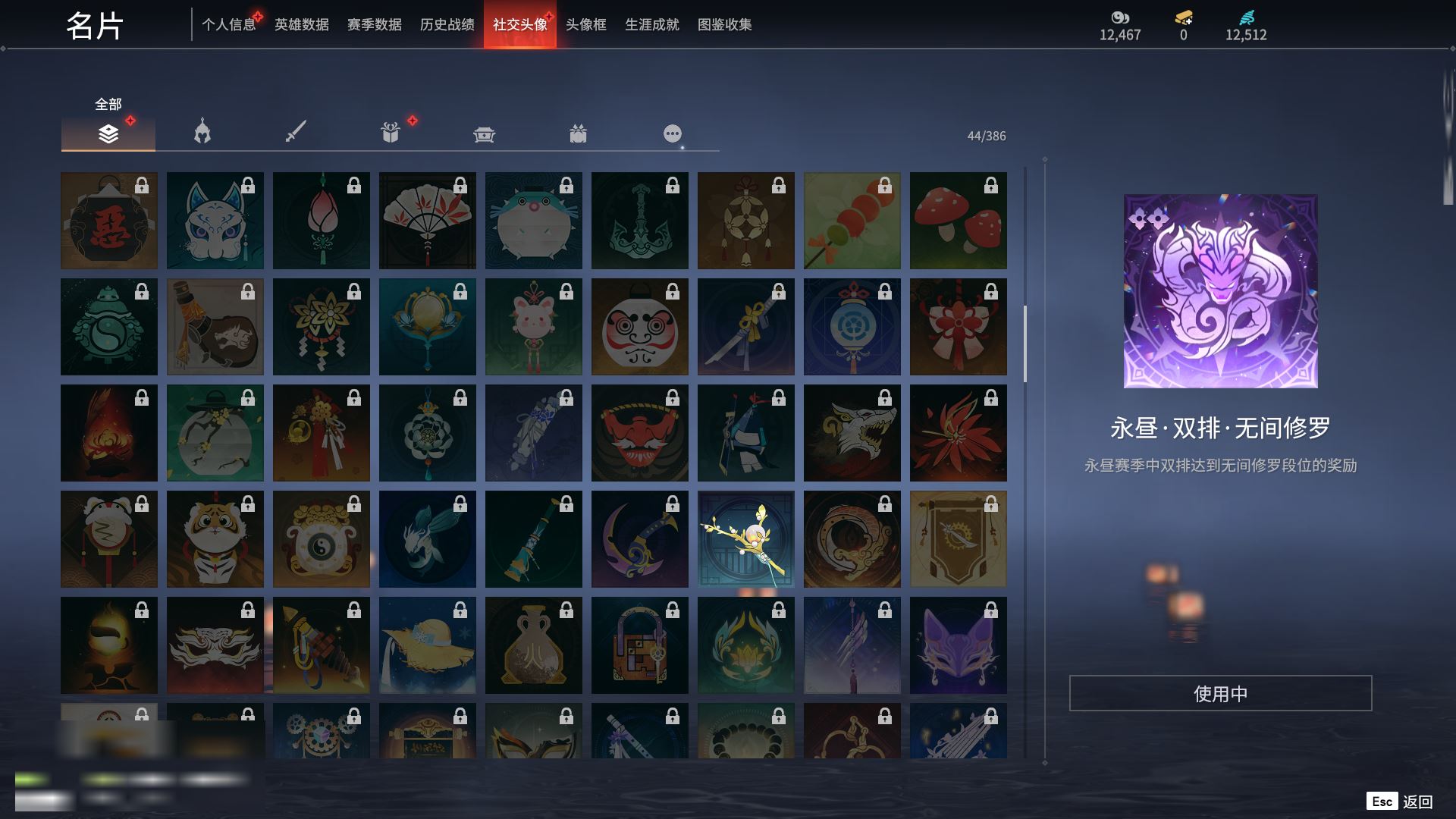Open 生涯成就 achievements tab
The image size is (1456, 819).
(x=651, y=25)
